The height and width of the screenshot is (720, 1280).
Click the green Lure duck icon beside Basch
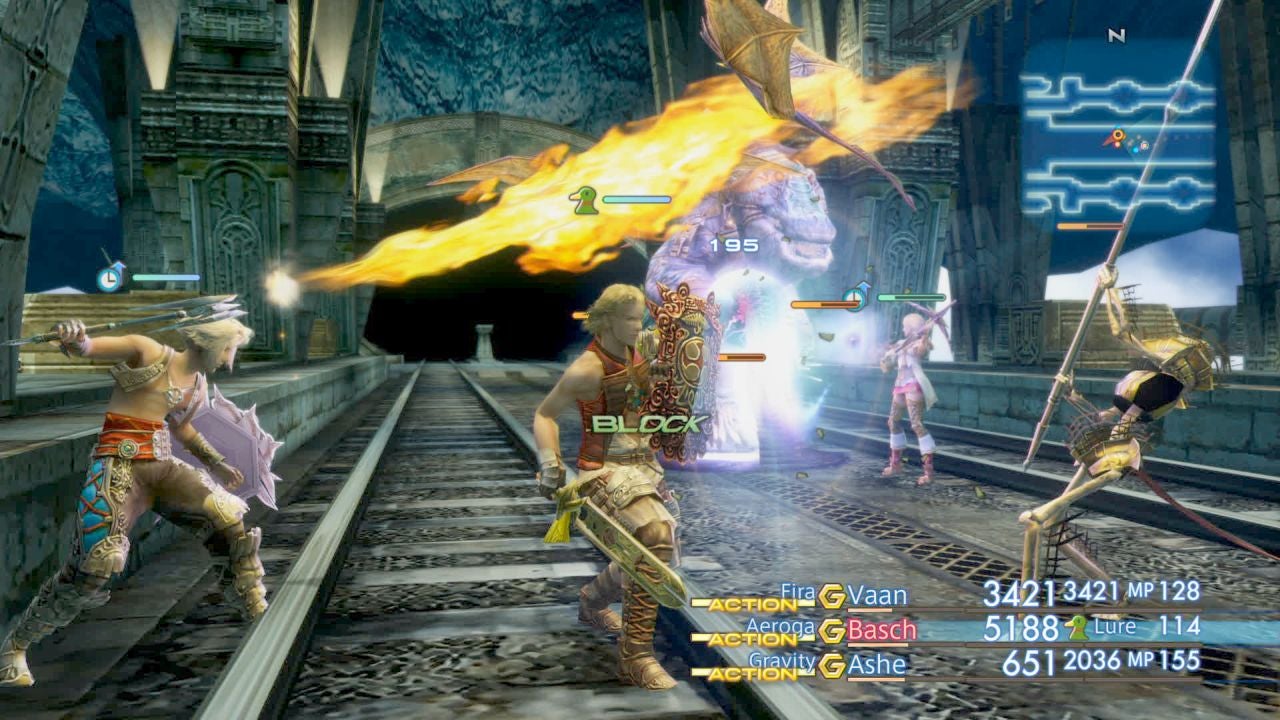tap(1075, 630)
